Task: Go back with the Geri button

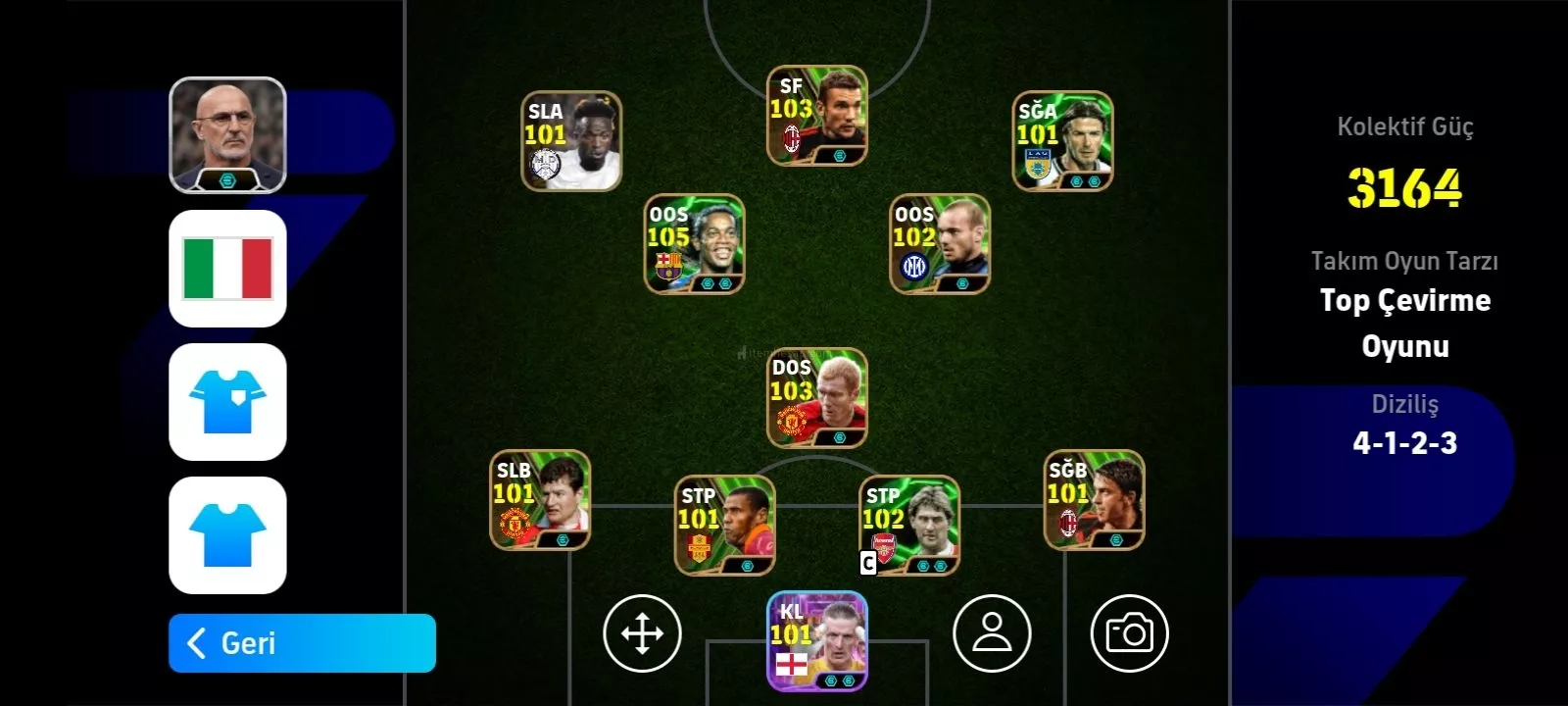Action: pos(302,643)
